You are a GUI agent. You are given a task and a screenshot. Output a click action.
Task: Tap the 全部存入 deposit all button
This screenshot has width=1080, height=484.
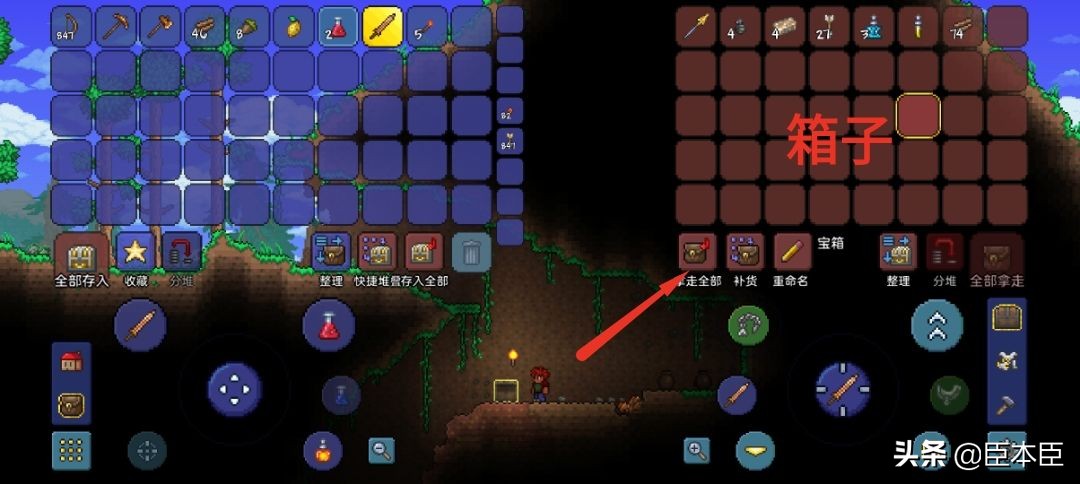point(81,254)
